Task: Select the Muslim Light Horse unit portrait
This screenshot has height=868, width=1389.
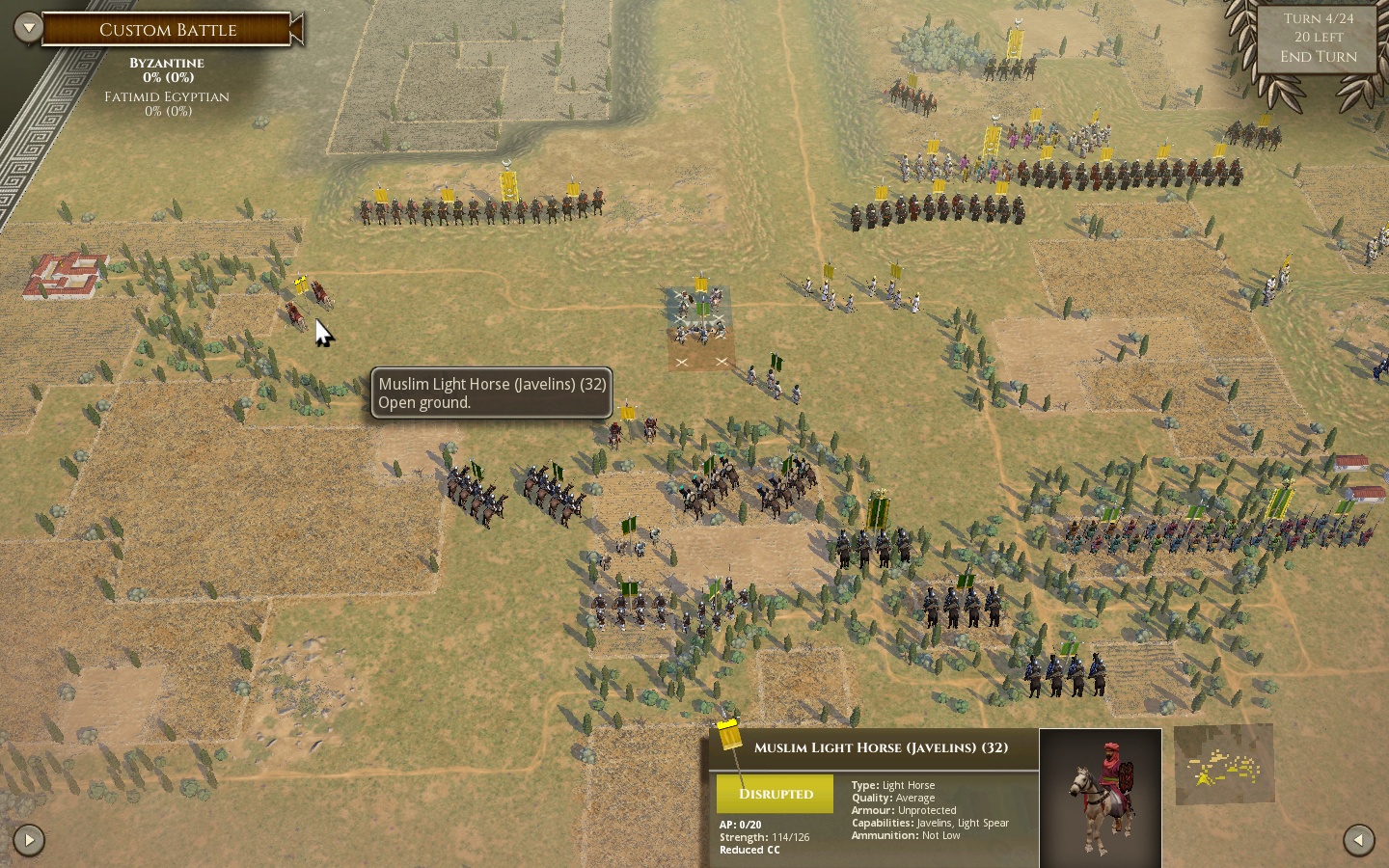Action: pos(1101,799)
